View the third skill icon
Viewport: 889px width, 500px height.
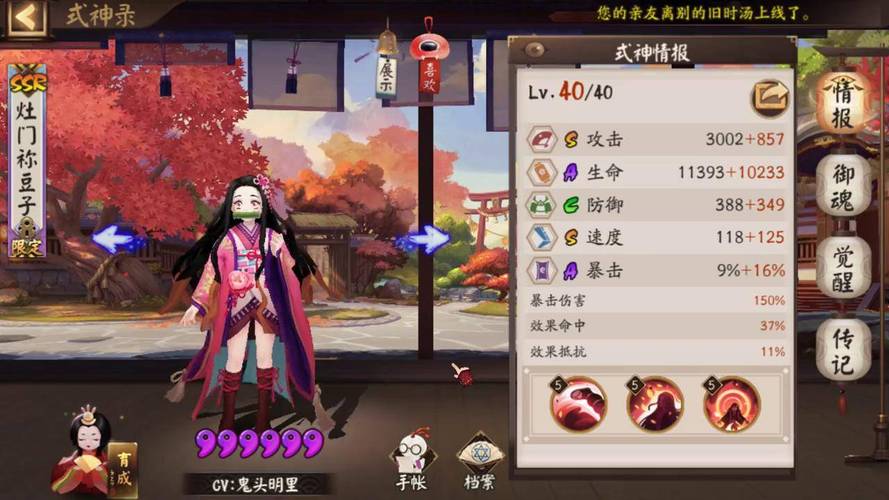coord(731,404)
